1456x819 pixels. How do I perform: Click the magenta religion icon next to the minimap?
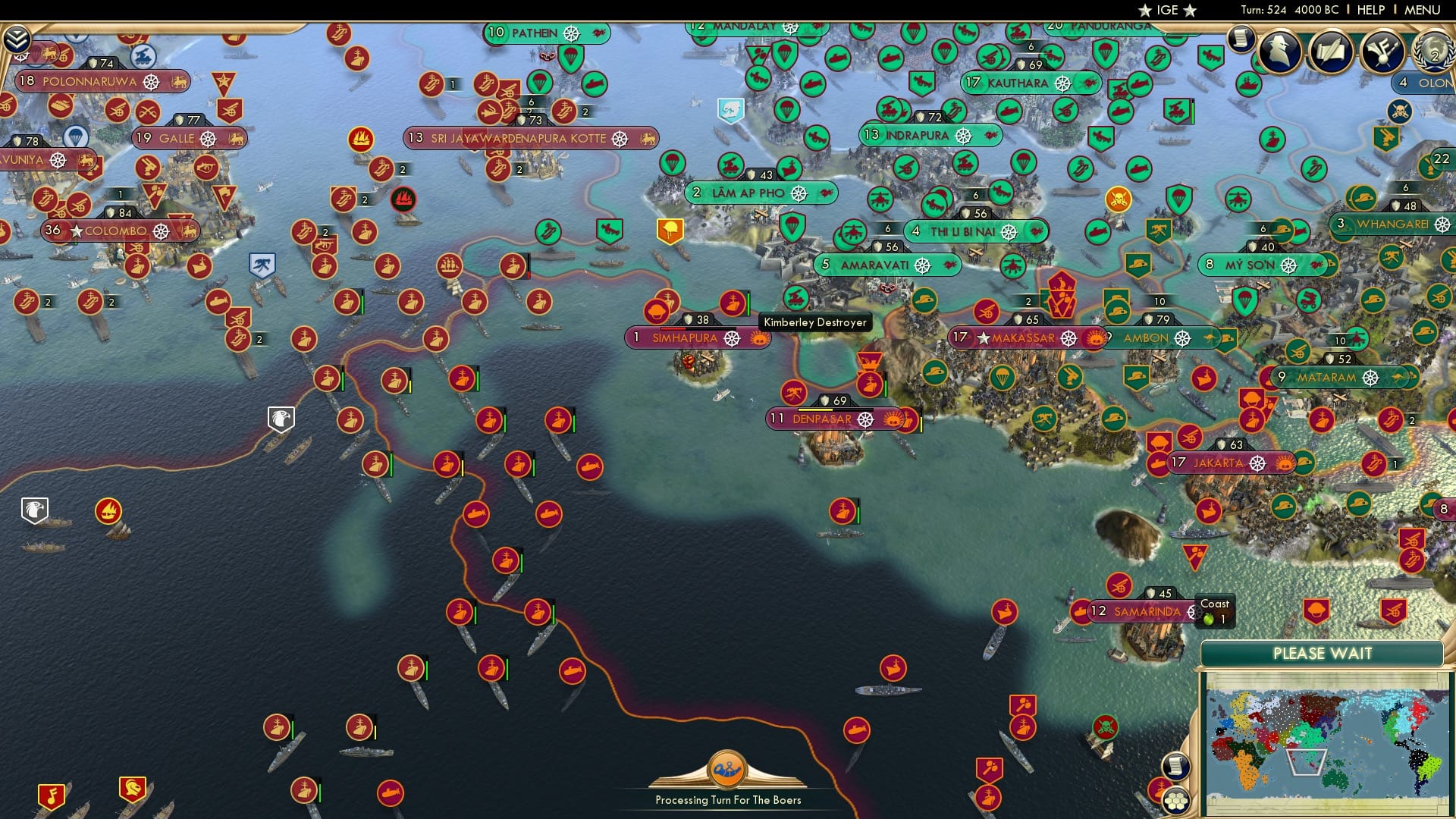pos(1161,791)
